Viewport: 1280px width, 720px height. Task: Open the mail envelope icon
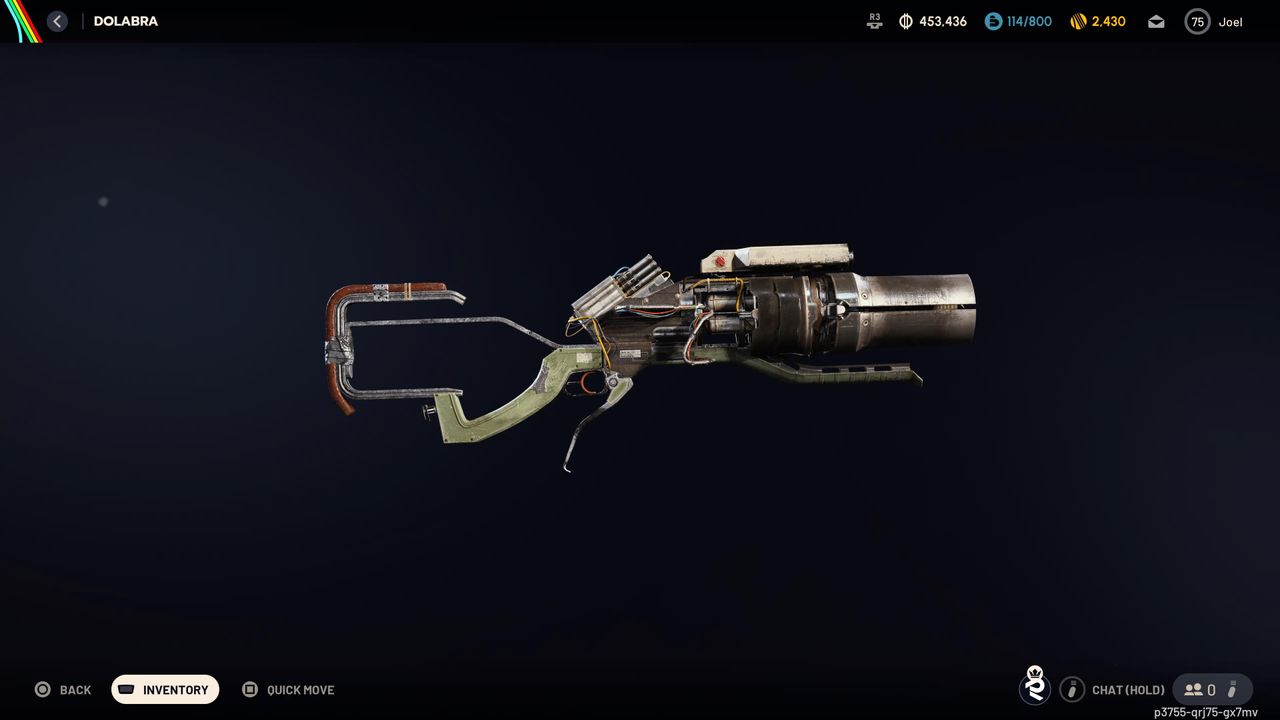[x=1155, y=21]
